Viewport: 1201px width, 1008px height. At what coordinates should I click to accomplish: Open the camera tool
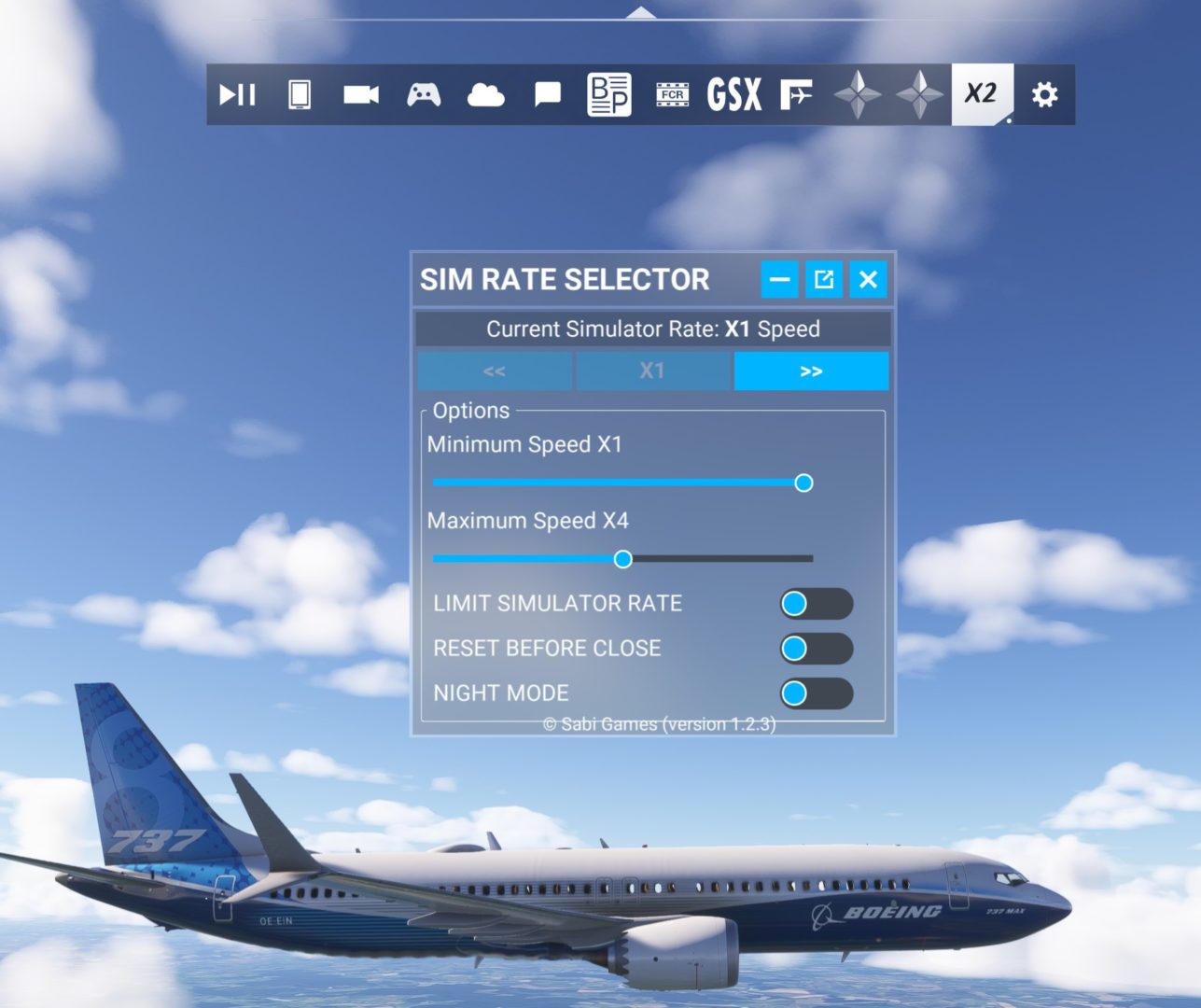[x=361, y=93]
